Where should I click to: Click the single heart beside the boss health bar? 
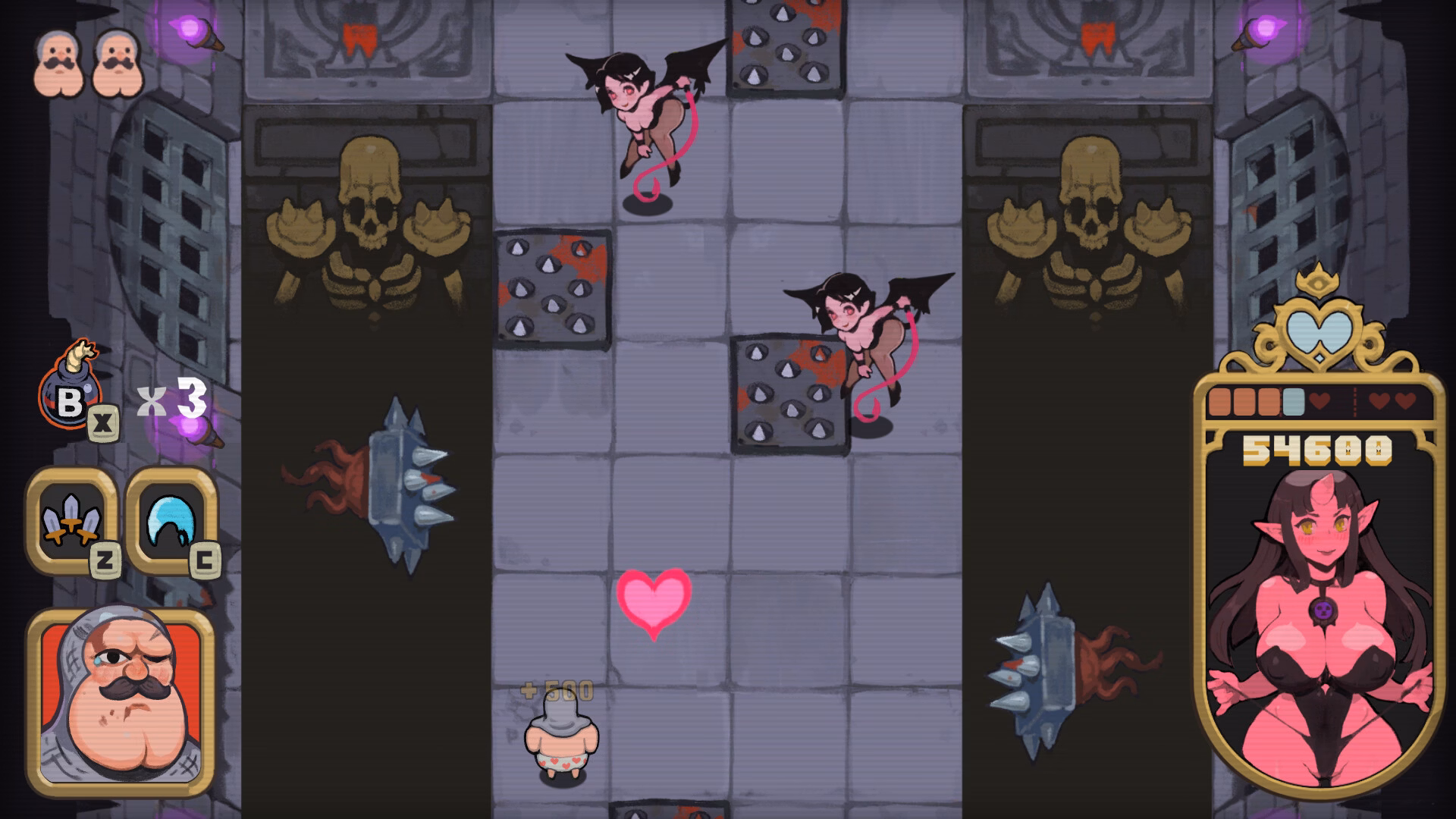pyautogui.click(x=1319, y=400)
